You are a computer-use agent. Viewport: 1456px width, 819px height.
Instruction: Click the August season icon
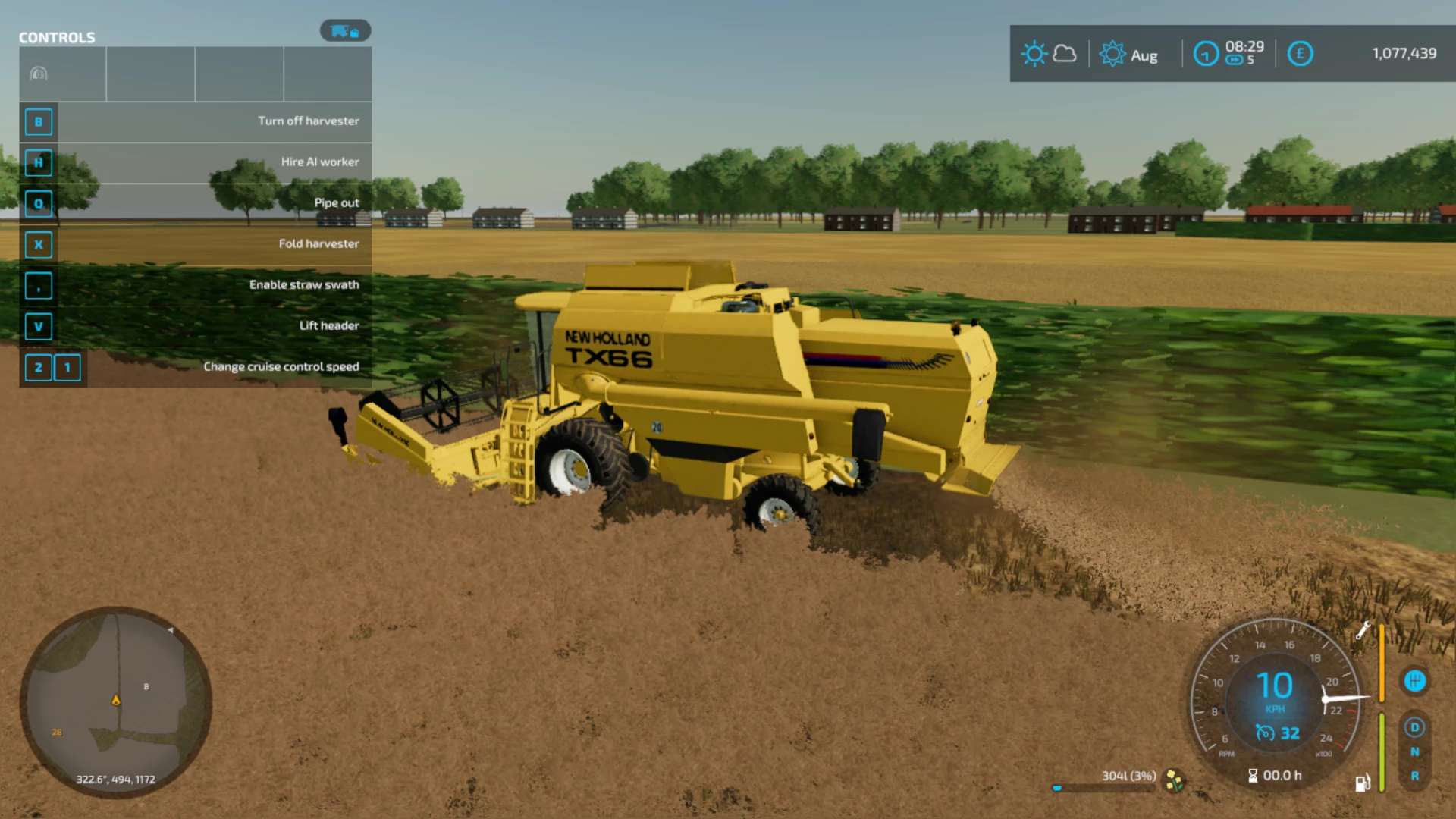tap(1112, 54)
